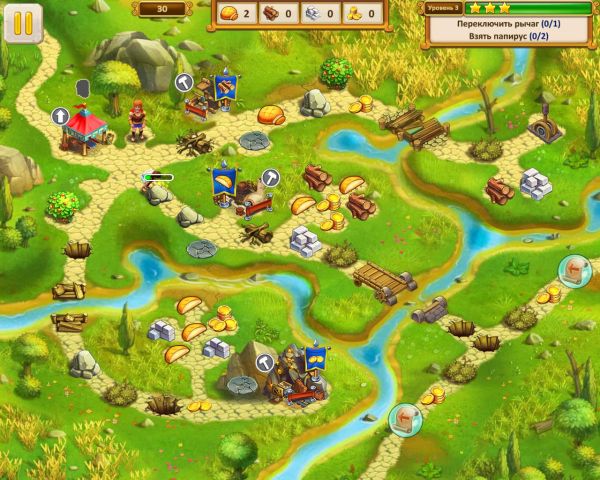Pause the game with the yellow button
This screenshot has width=600, height=480.
22,22
